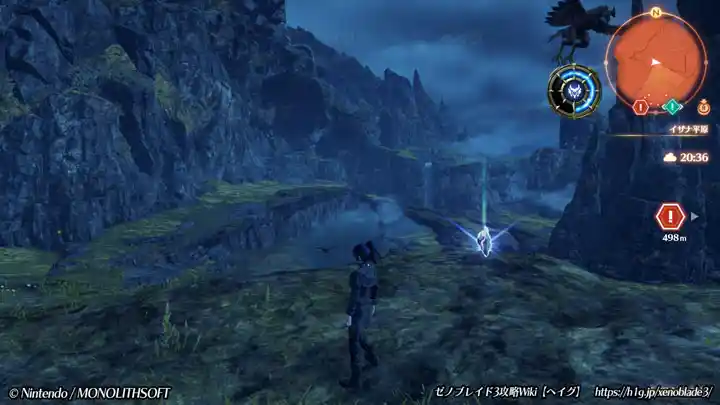
Task: Select the red exclamation marker on minimap edge
Action: coord(640,106)
